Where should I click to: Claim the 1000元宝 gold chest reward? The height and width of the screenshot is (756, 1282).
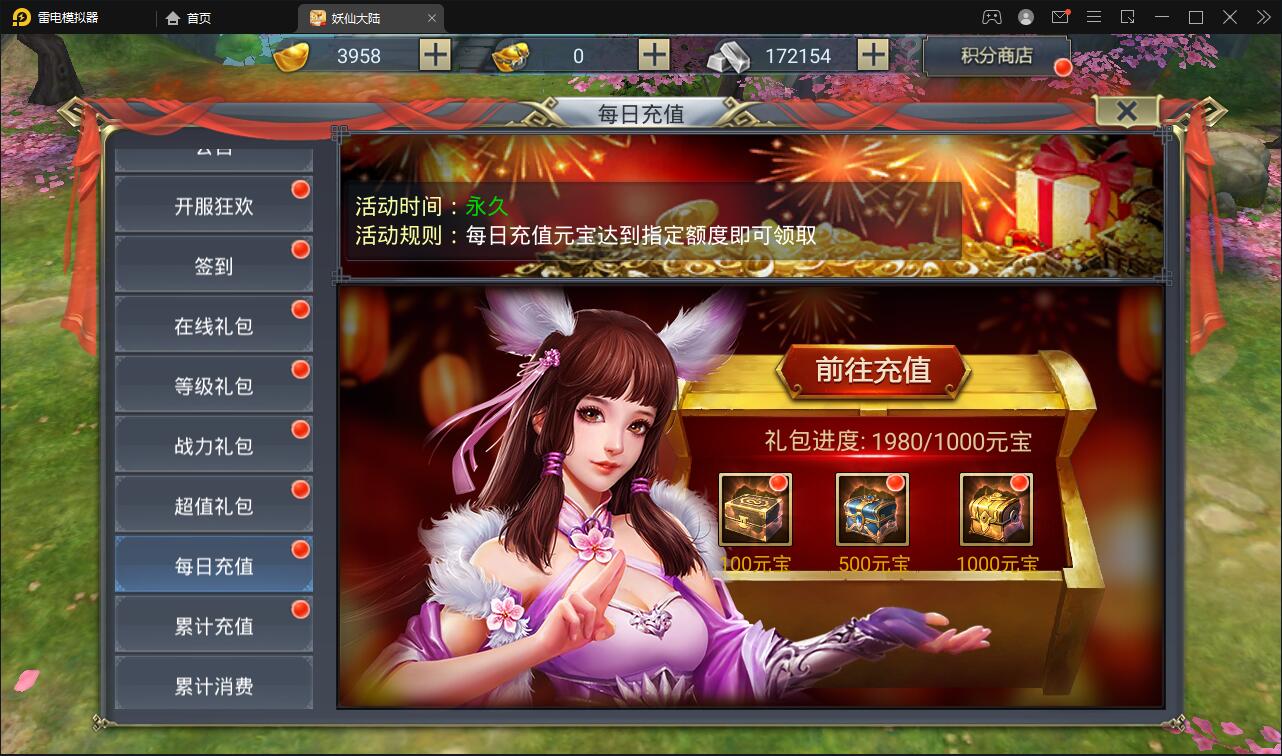(995, 508)
